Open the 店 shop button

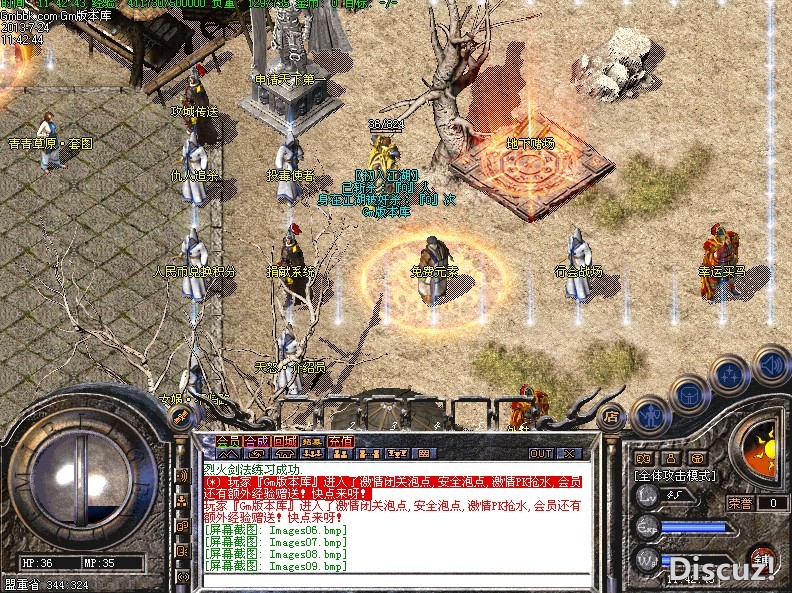(610, 417)
